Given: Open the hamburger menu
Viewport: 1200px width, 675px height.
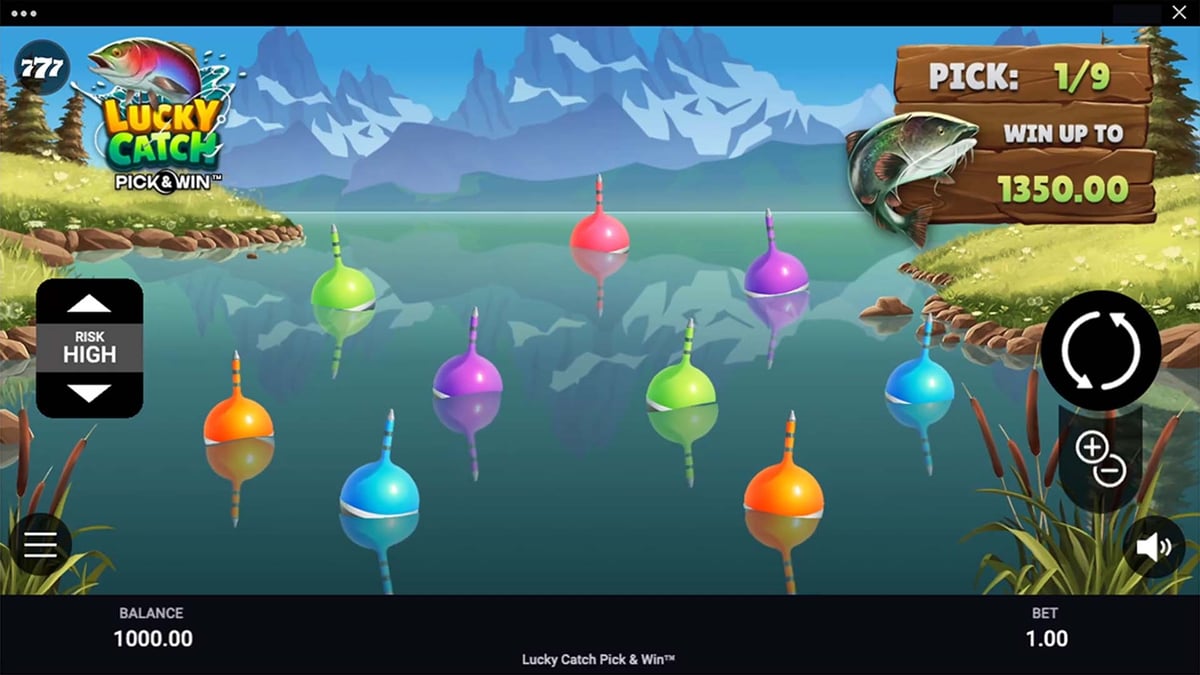Looking at the screenshot, I should 41,544.
